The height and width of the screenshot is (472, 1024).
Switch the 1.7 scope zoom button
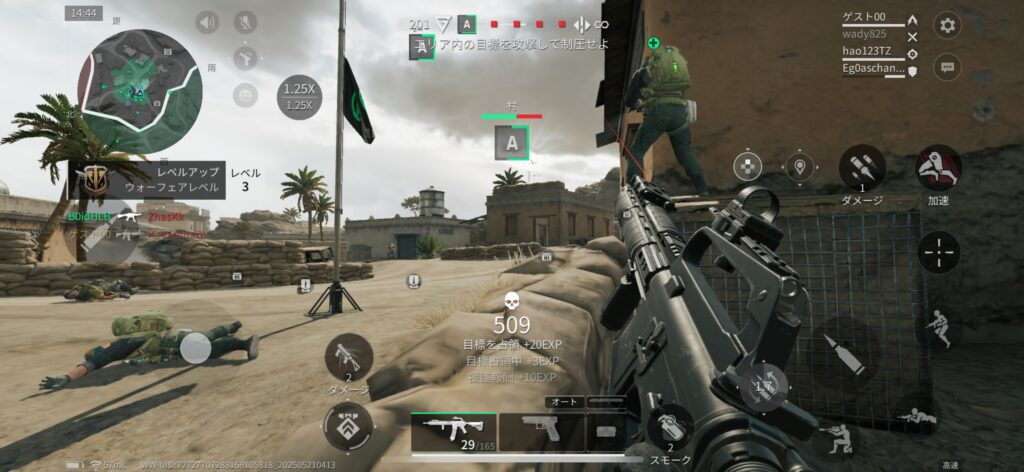(764, 386)
